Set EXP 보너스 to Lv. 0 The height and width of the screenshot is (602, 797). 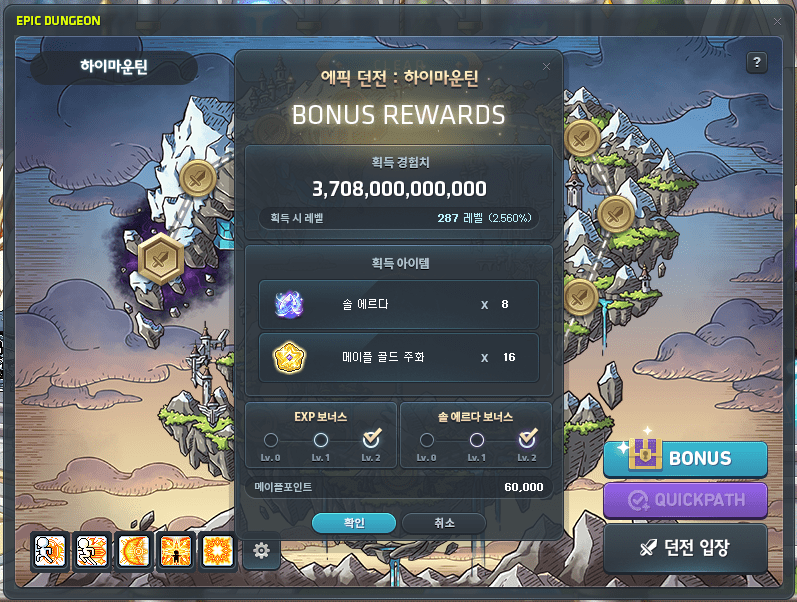[x=271, y=440]
